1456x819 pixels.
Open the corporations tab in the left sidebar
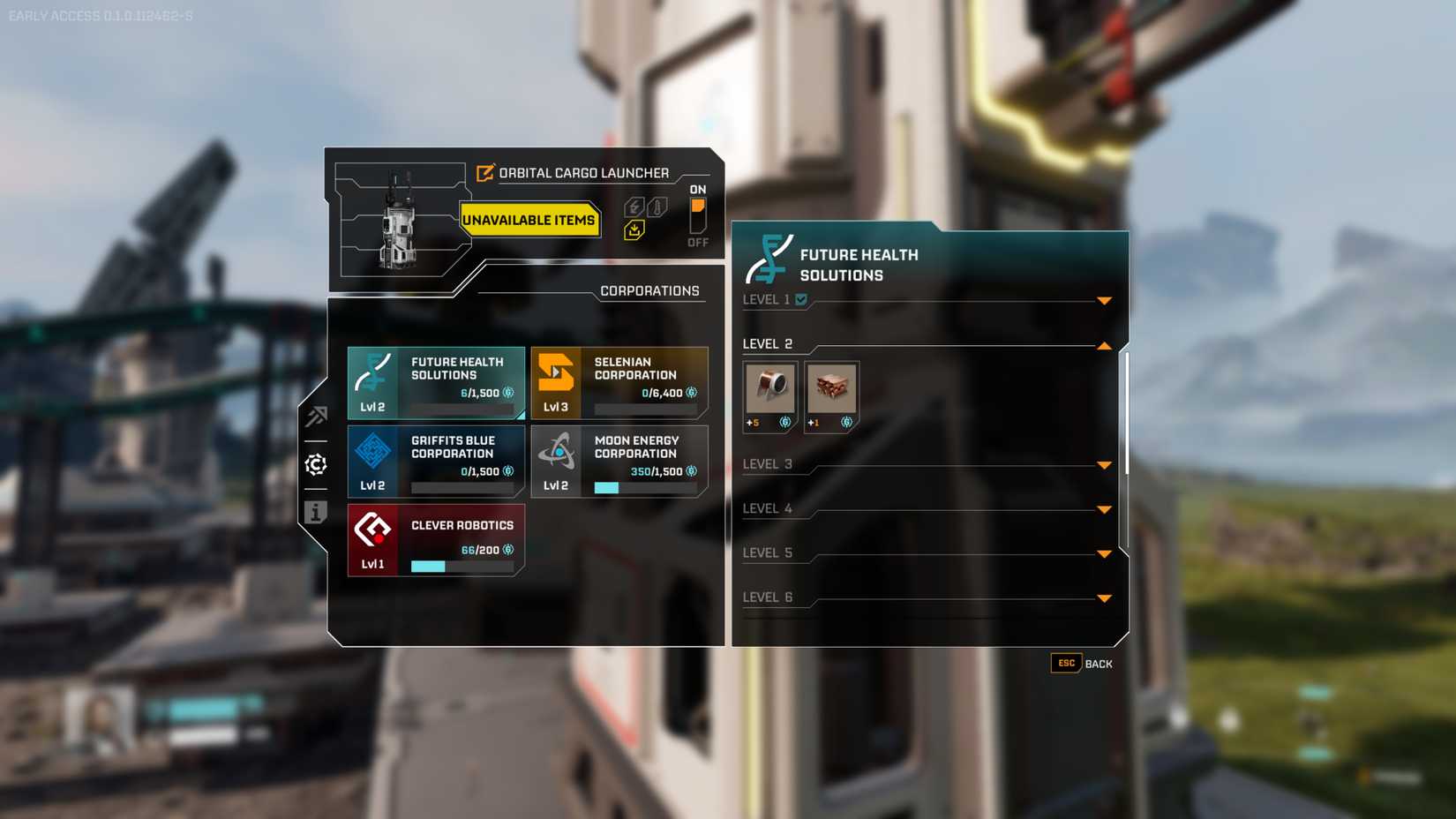tap(316, 465)
